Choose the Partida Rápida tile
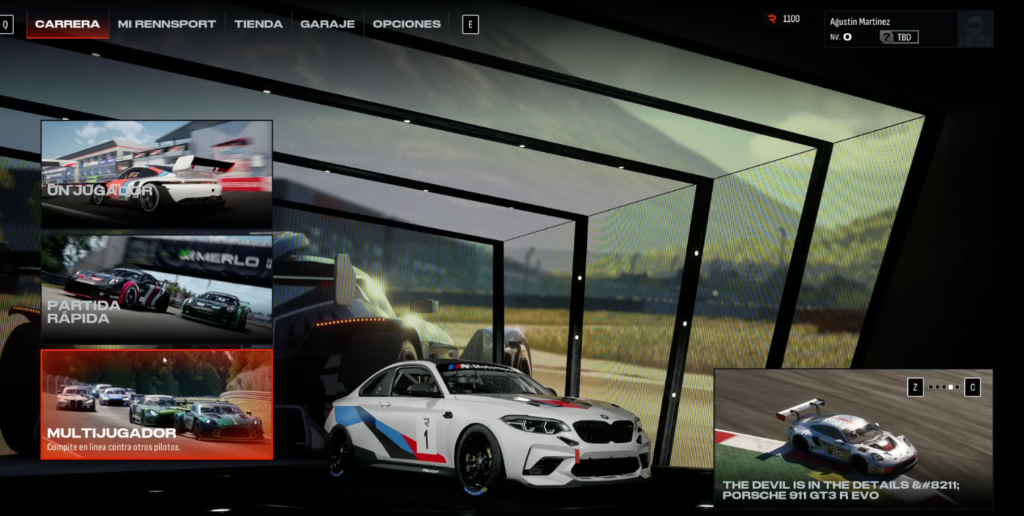1024x516 pixels. click(156, 289)
